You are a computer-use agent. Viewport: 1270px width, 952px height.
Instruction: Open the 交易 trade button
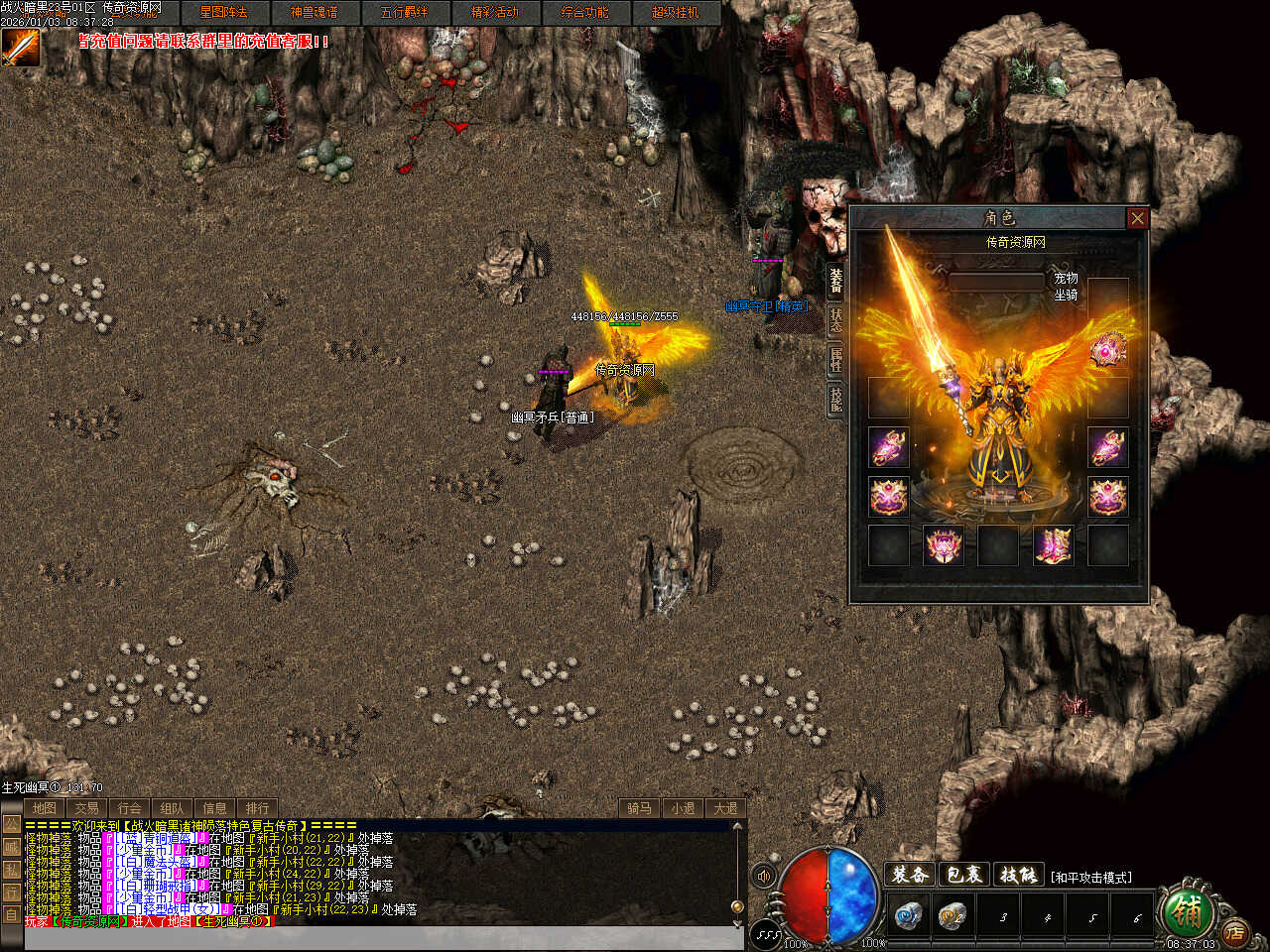coord(87,808)
